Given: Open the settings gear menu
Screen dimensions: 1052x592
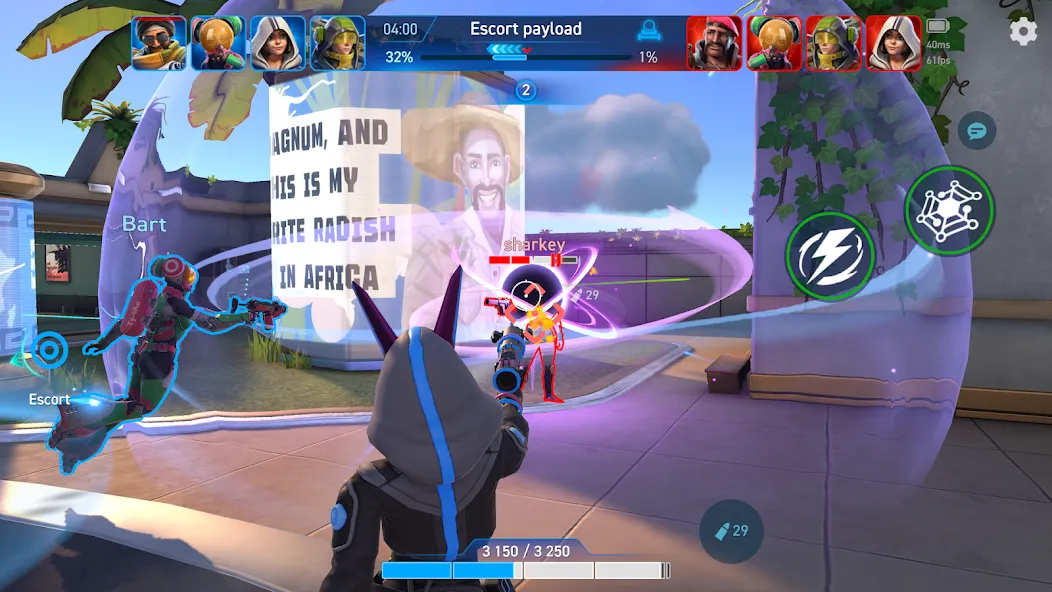Looking at the screenshot, I should 1023,32.
